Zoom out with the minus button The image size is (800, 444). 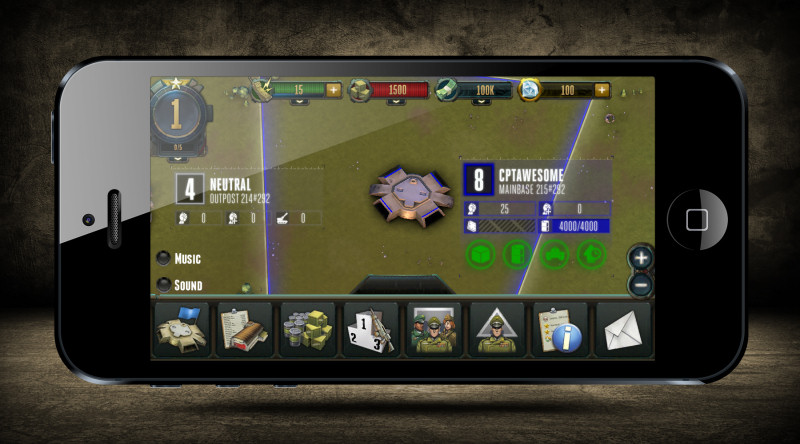pyautogui.click(x=640, y=283)
